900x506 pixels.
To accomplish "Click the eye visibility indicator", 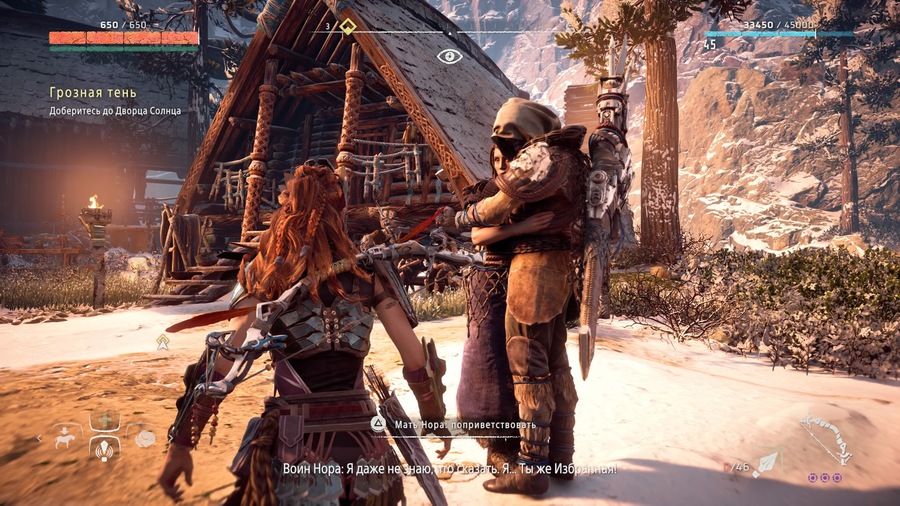I will point(449,56).
